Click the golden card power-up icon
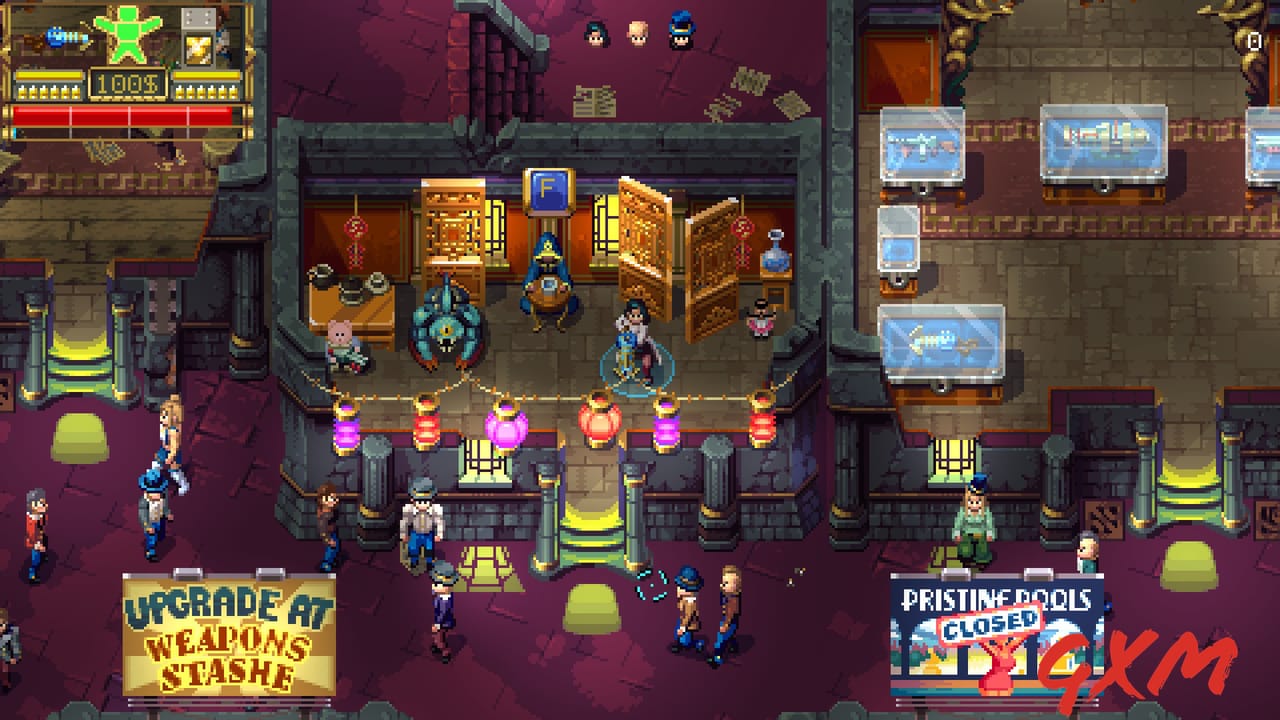 pos(197,49)
